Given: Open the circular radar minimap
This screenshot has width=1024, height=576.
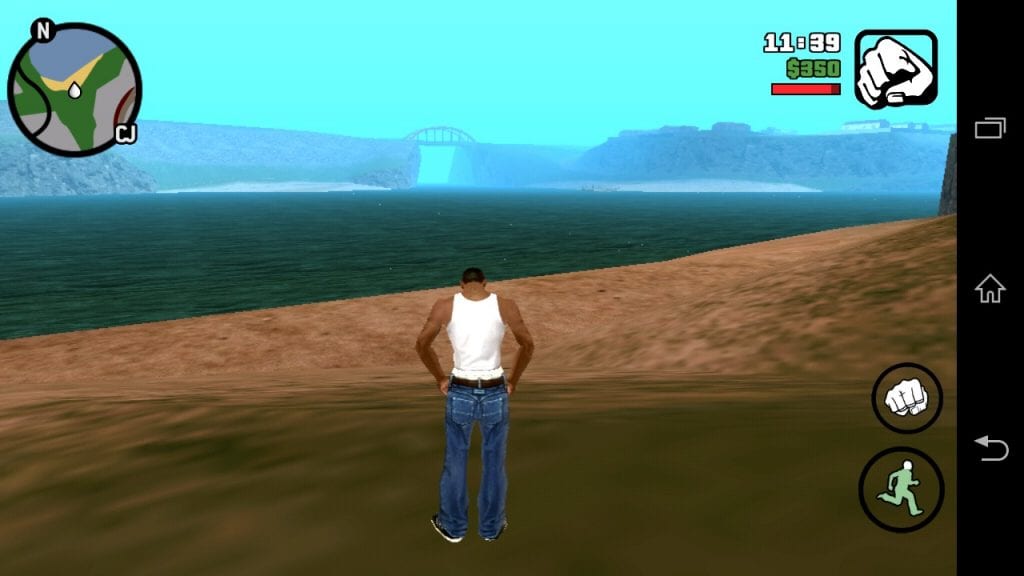Looking at the screenshot, I should (x=74, y=90).
